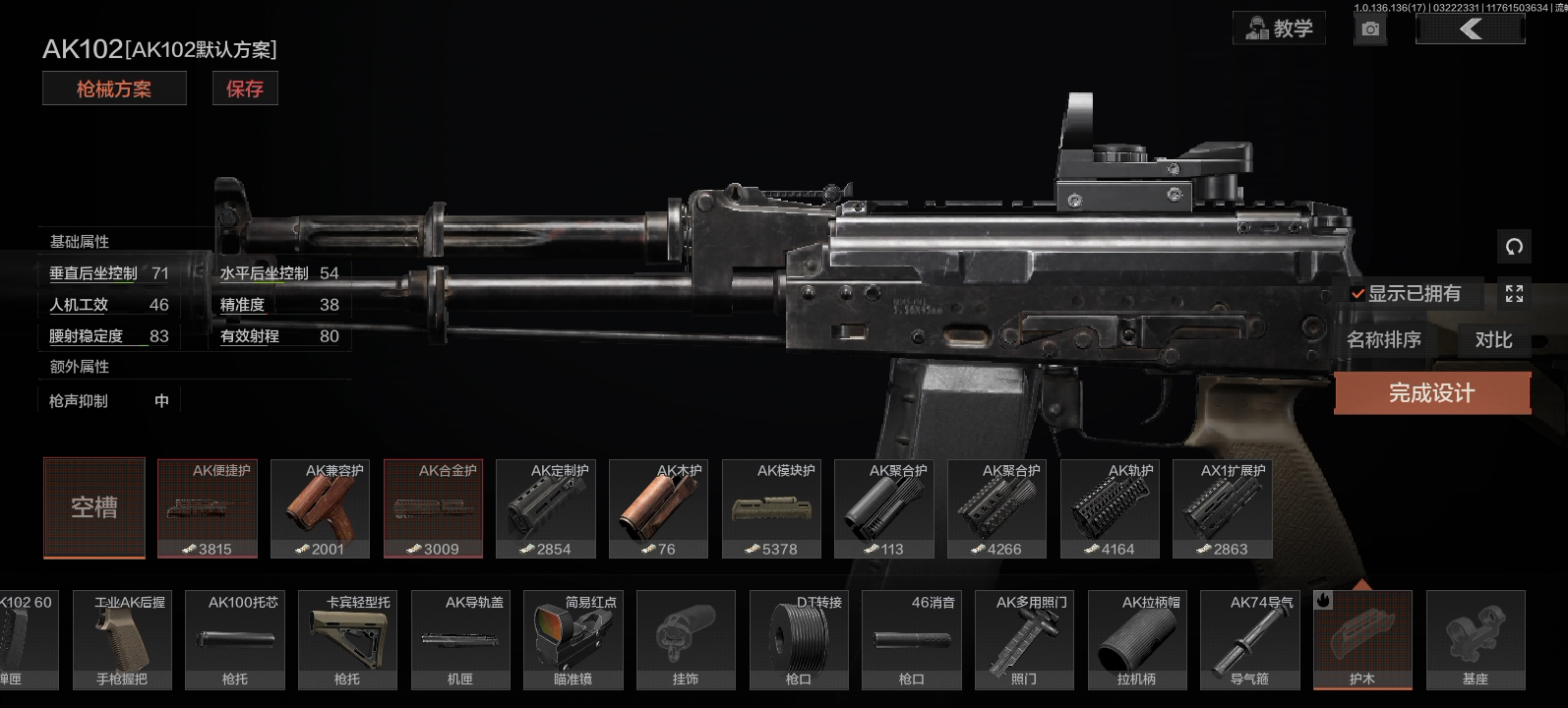This screenshot has height=708, width=1568.
Task: Pick the AK模块护 handguard priced 5378
Action: [771, 508]
